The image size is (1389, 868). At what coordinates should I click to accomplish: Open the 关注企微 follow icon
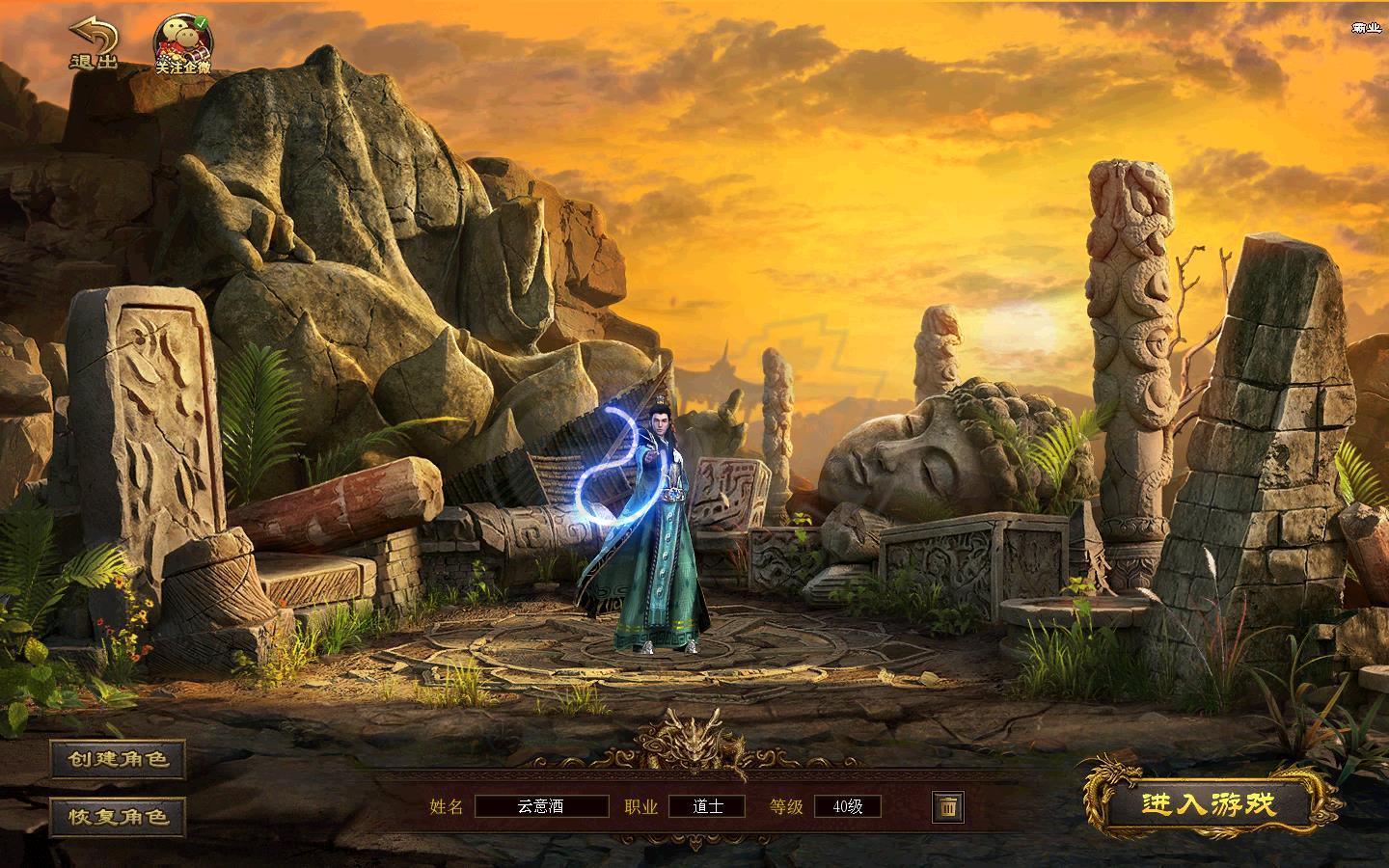click(183, 44)
